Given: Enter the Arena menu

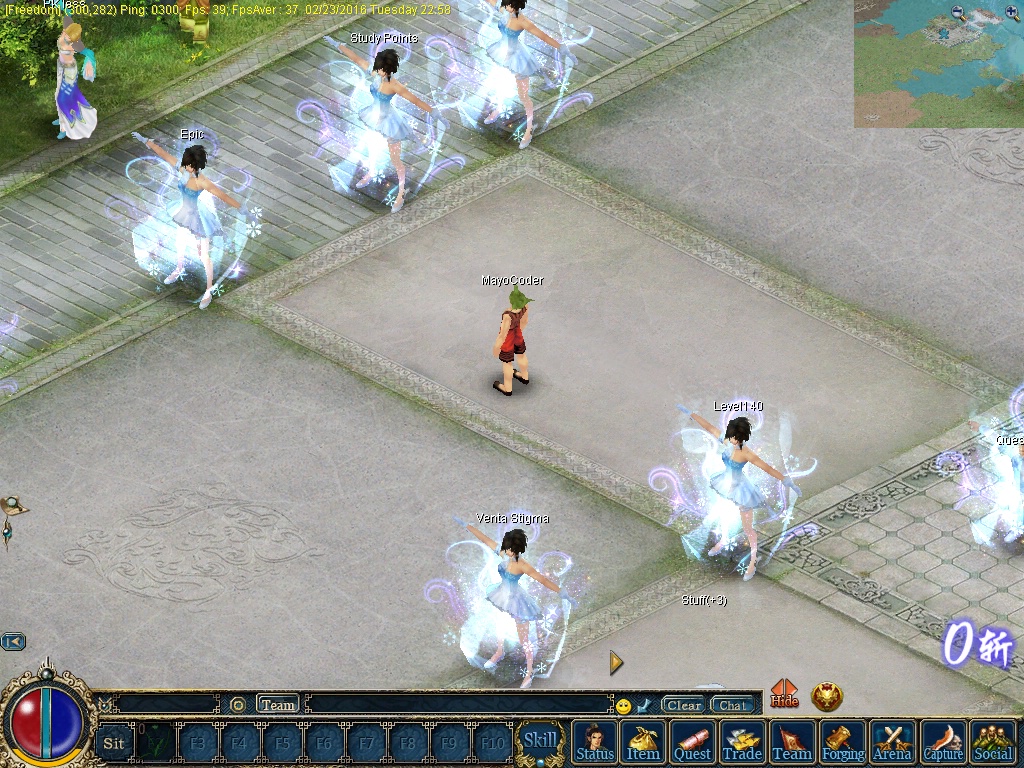Looking at the screenshot, I should pyautogui.click(x=893, y=742).
